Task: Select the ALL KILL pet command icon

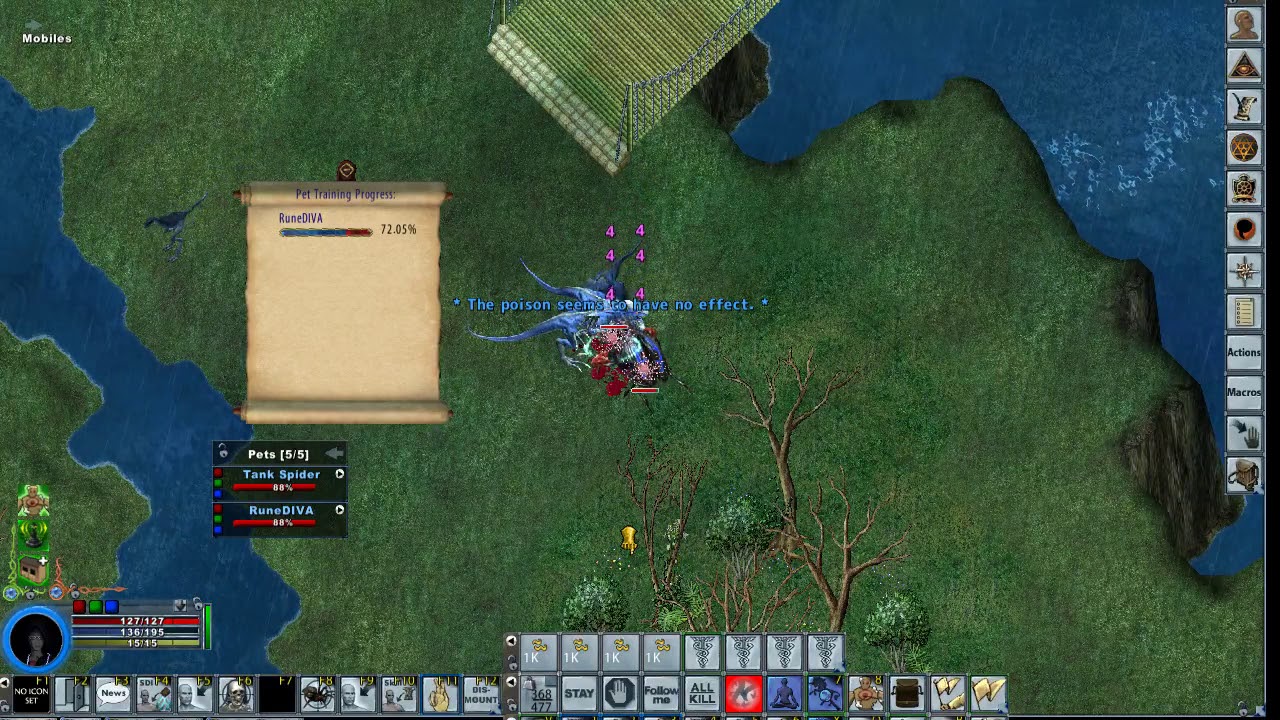Action: click(701, 693)
